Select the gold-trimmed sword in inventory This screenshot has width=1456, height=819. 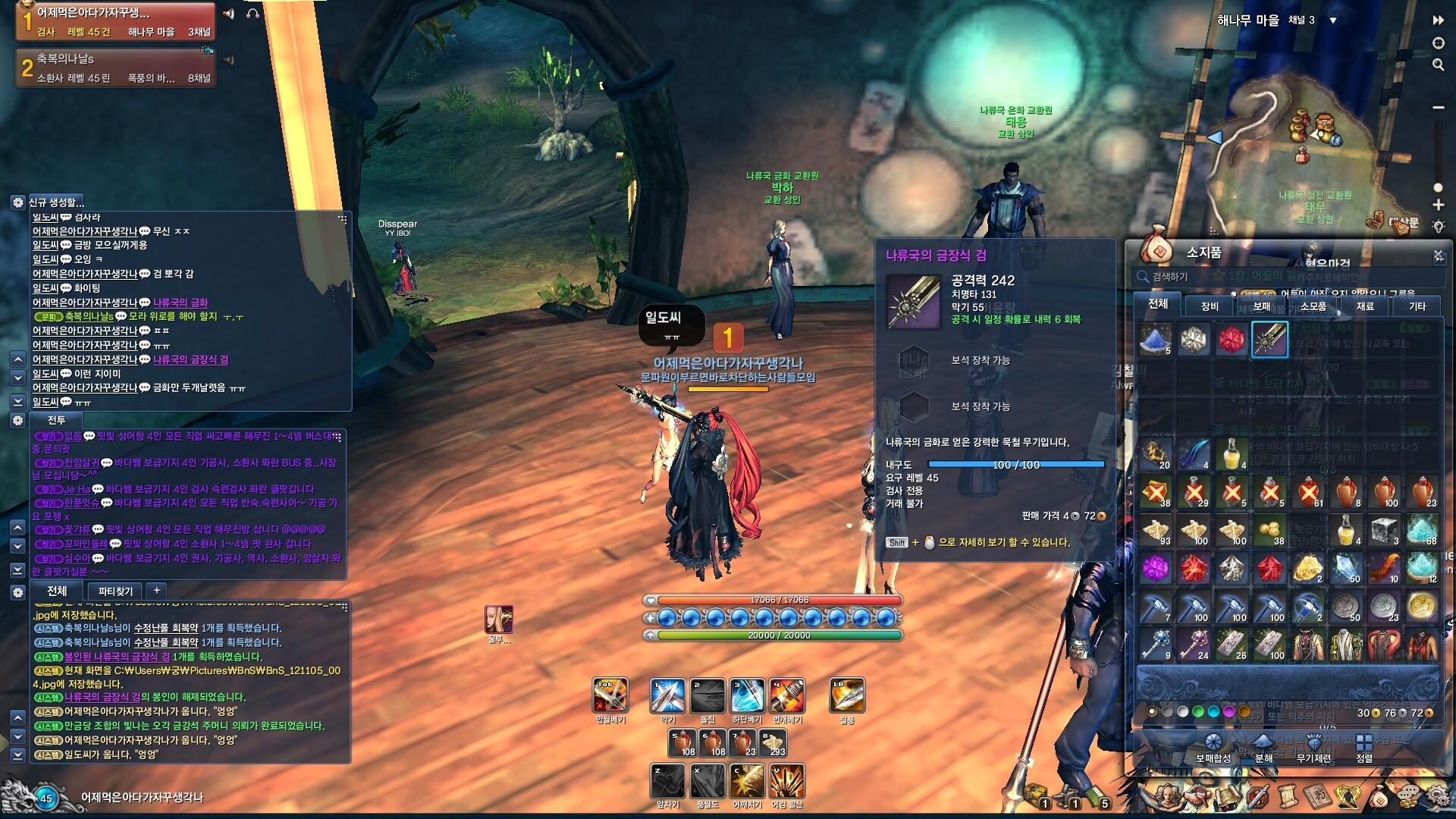pyautogui.click(x=1269, y=339)
